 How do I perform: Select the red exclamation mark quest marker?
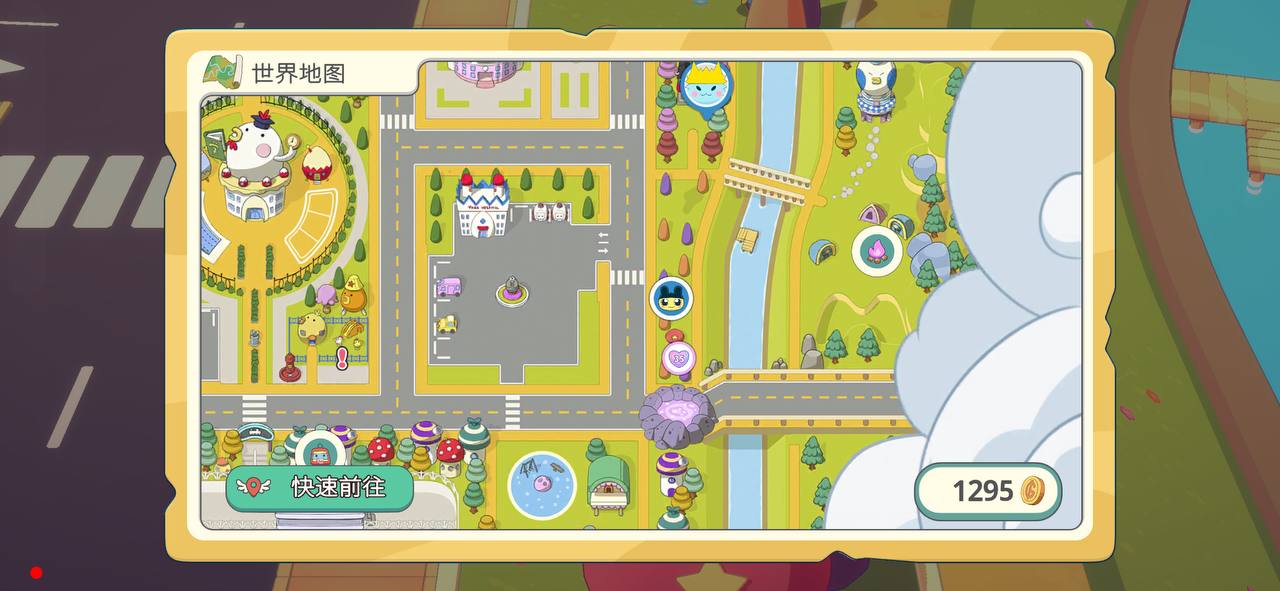click(342, 357)
